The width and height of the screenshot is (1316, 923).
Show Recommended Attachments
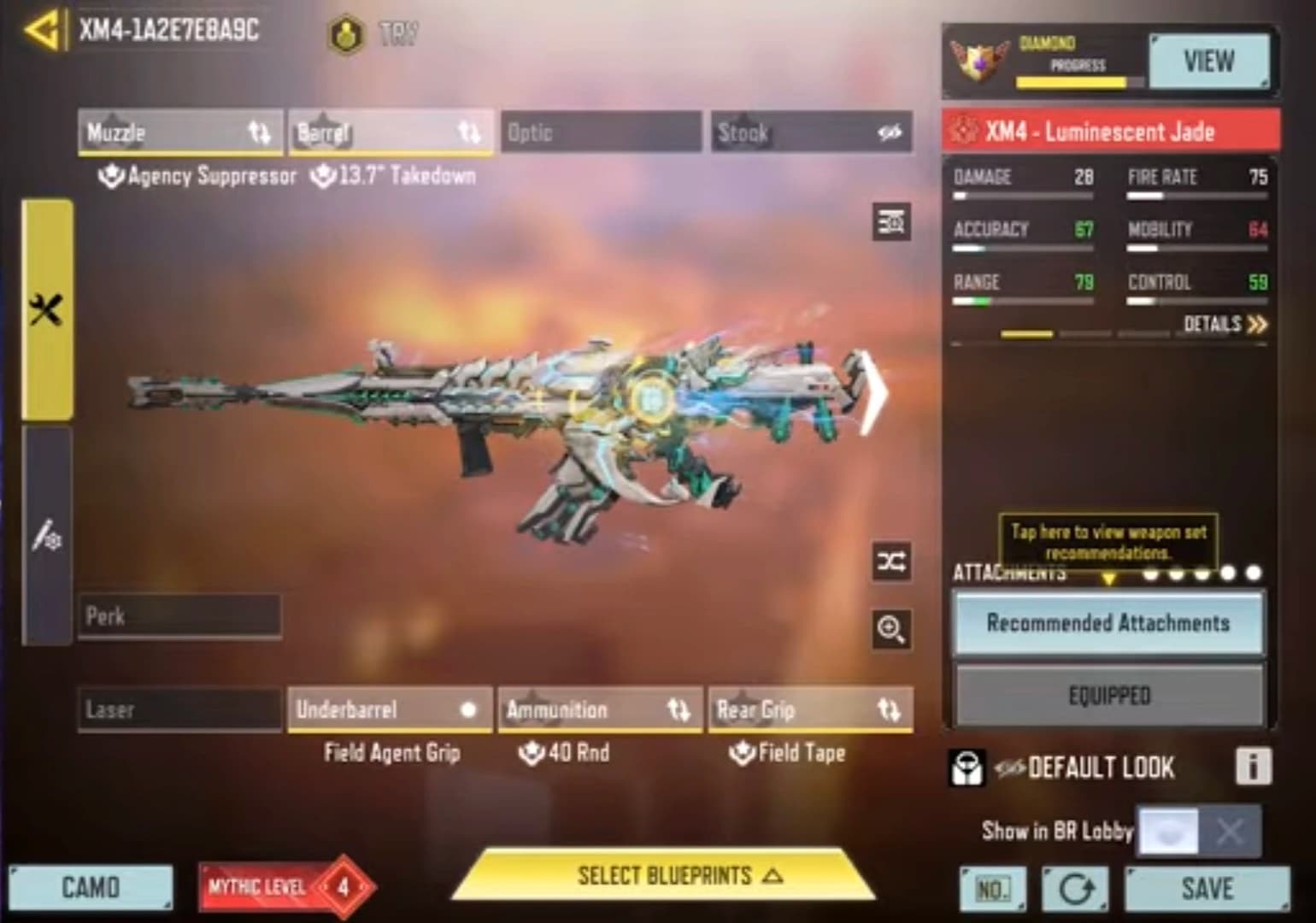pyautogui.click(x=1108, y=623)
